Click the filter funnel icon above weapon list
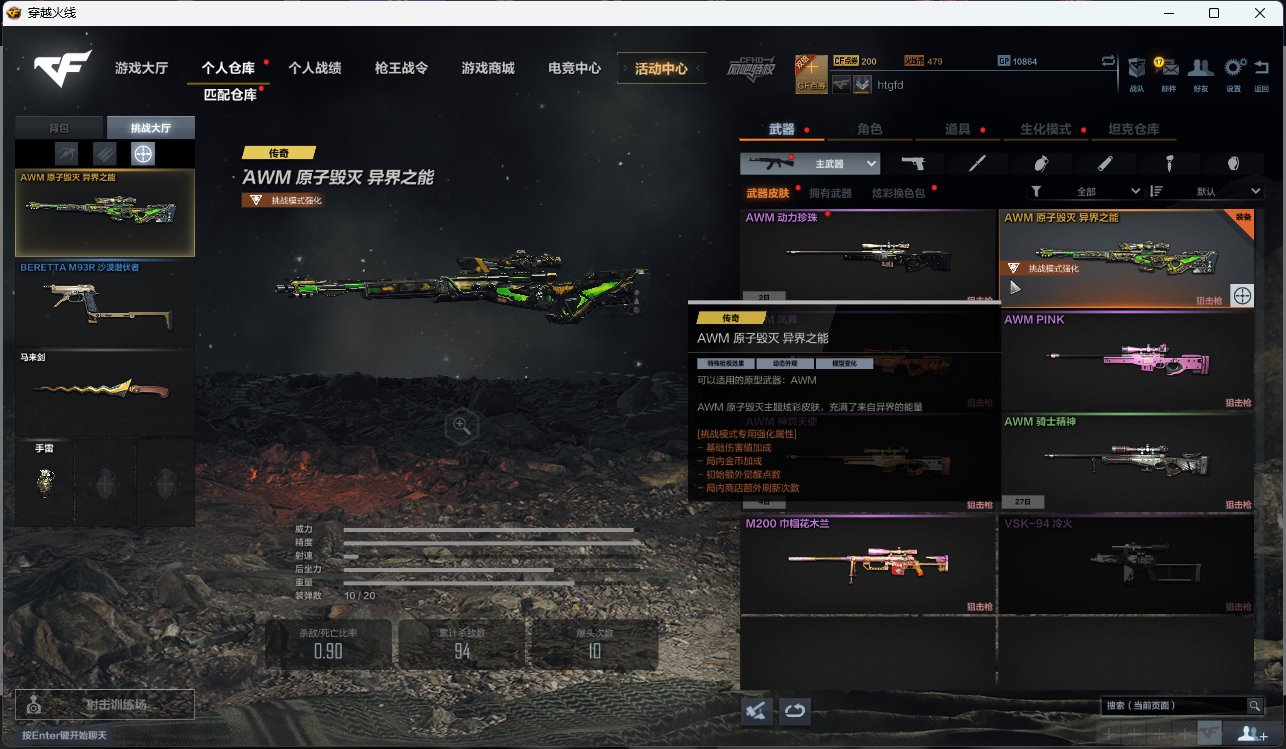This screenshot has height=749, width=1286. pos(1036,190)
